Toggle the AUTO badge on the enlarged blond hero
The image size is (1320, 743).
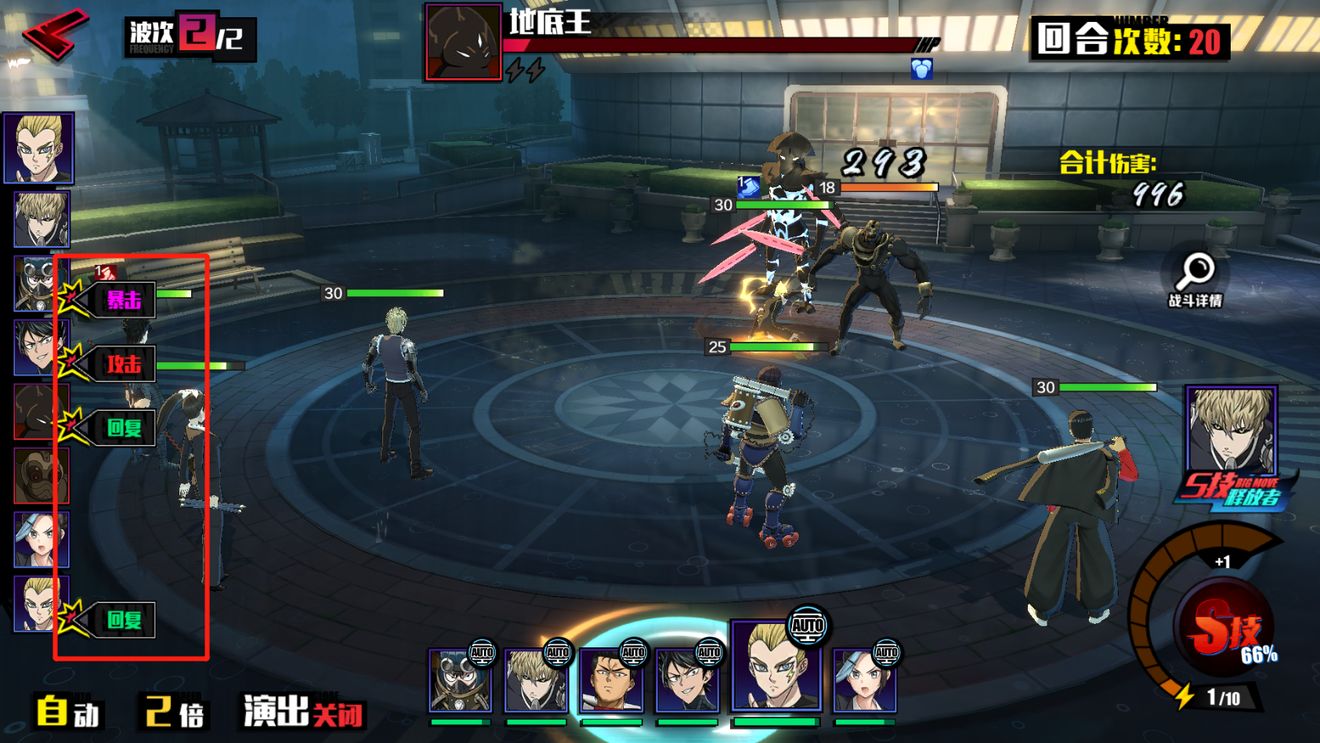806,626
